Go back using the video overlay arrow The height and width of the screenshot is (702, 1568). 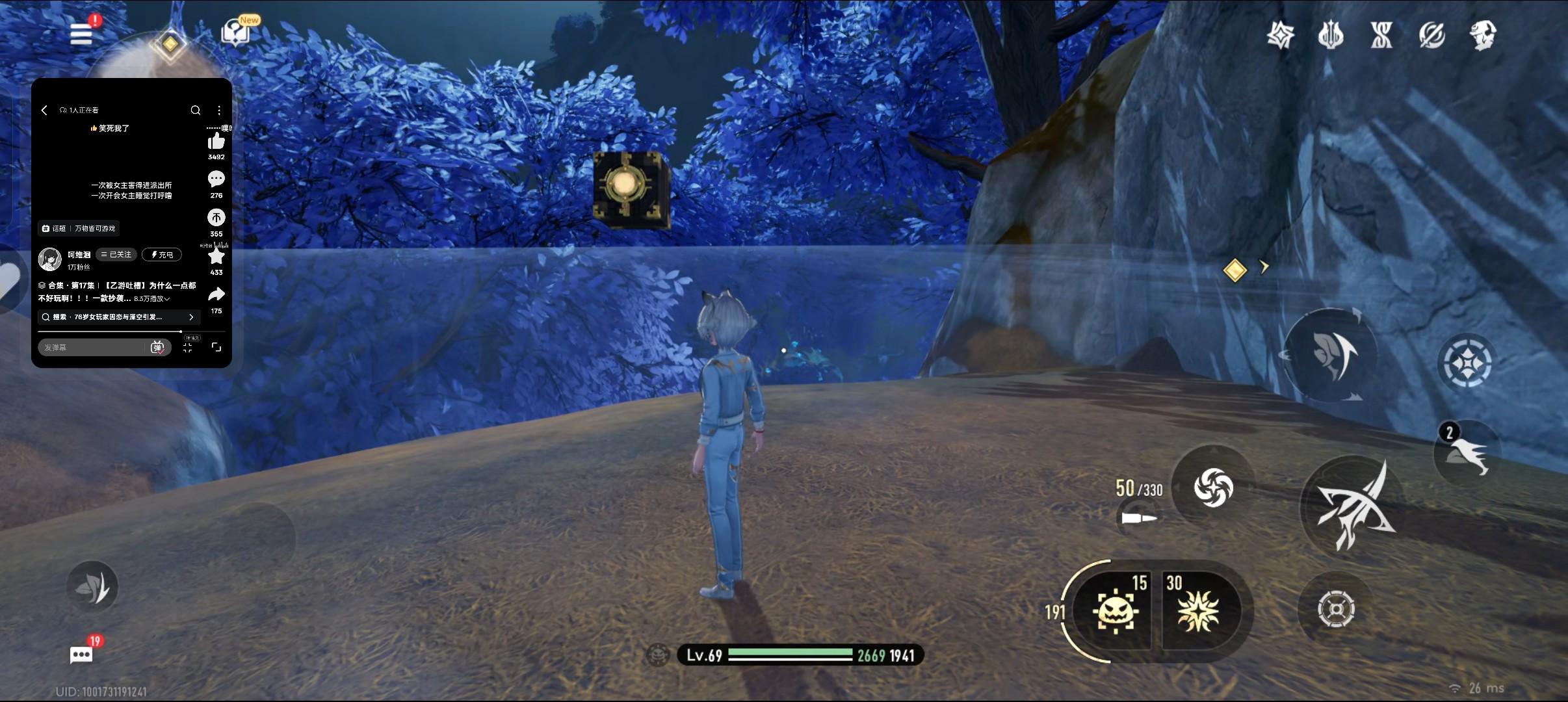44,110
